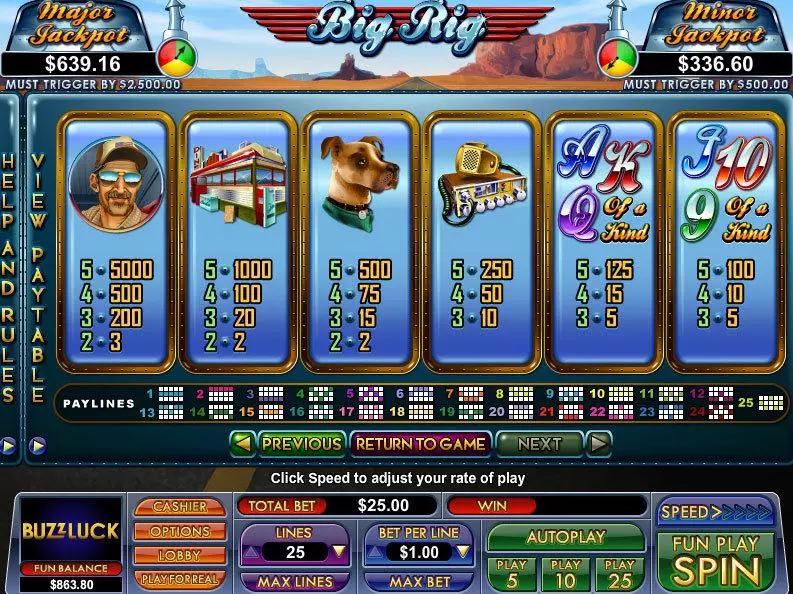
Task: Select the View Paytable side tab
Action: click(37, 280)
